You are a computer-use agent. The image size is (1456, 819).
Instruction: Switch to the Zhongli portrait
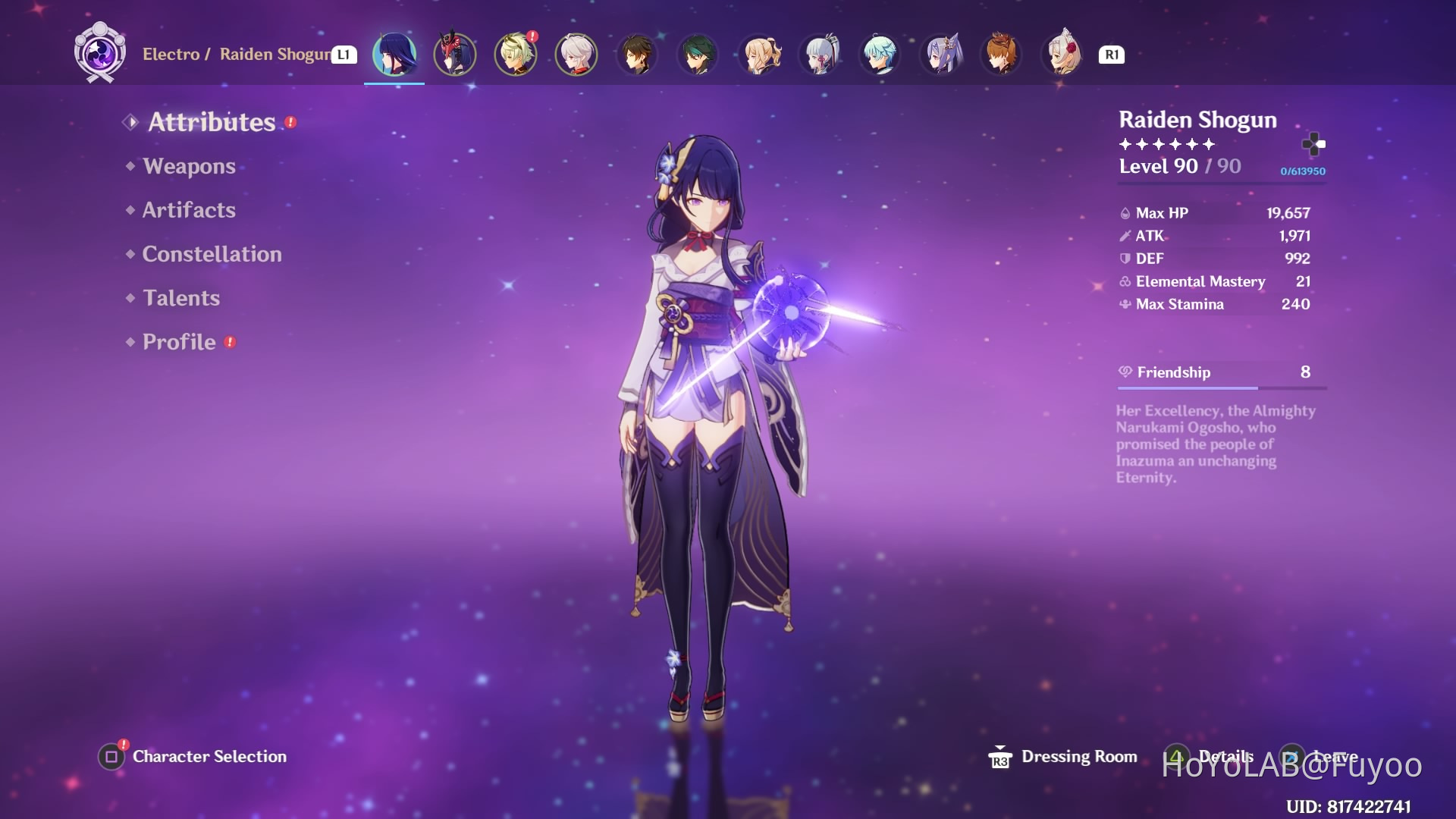[x=637, y=55]
